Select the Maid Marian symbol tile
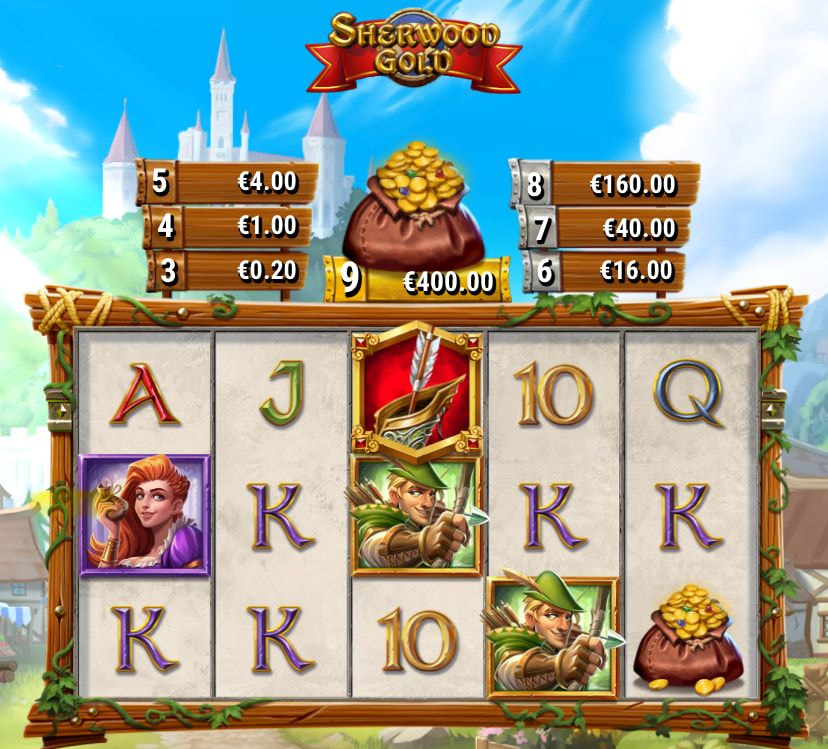The width and height of the screenshot is (828, 749). [x=144, y=514]
